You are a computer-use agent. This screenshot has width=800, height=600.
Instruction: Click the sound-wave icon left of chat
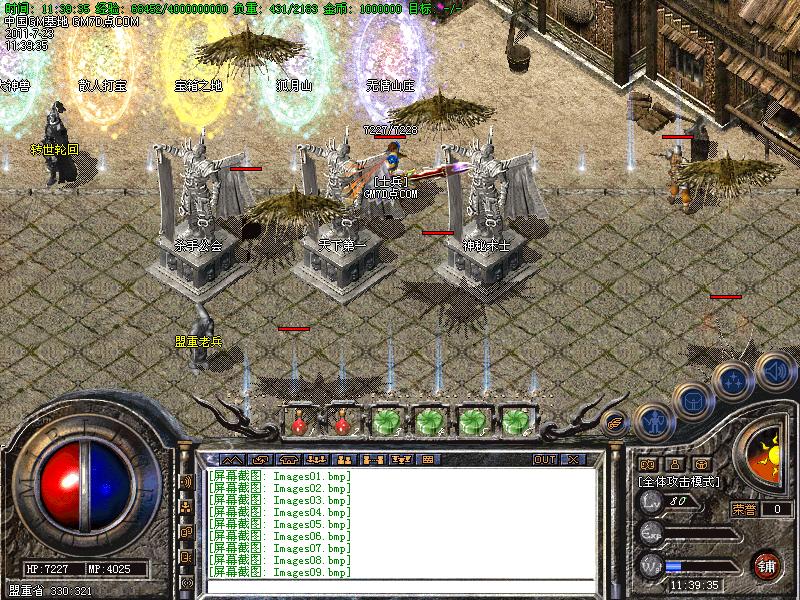pos(186,481)
